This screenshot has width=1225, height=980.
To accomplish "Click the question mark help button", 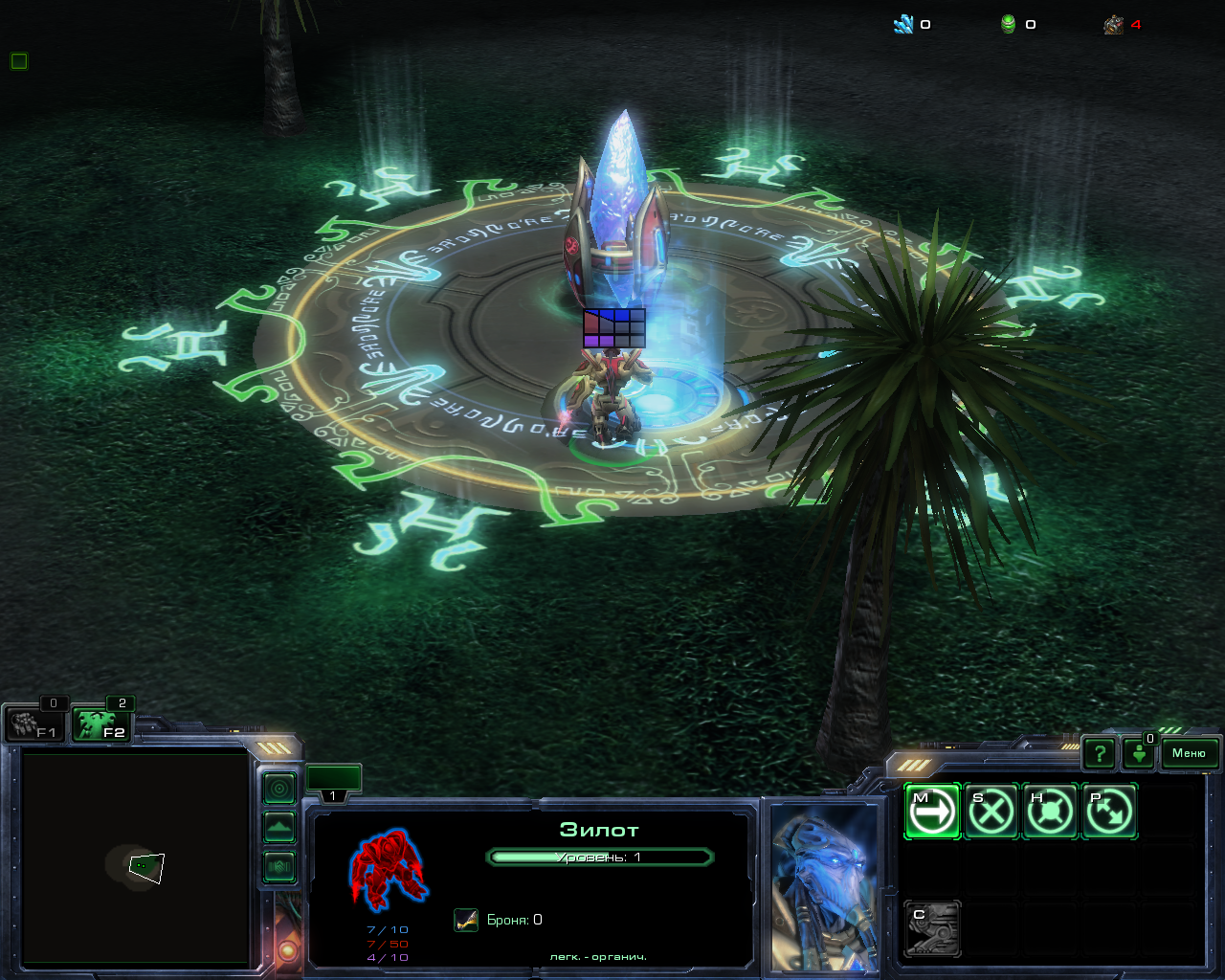I will (x=1100, y=754).
